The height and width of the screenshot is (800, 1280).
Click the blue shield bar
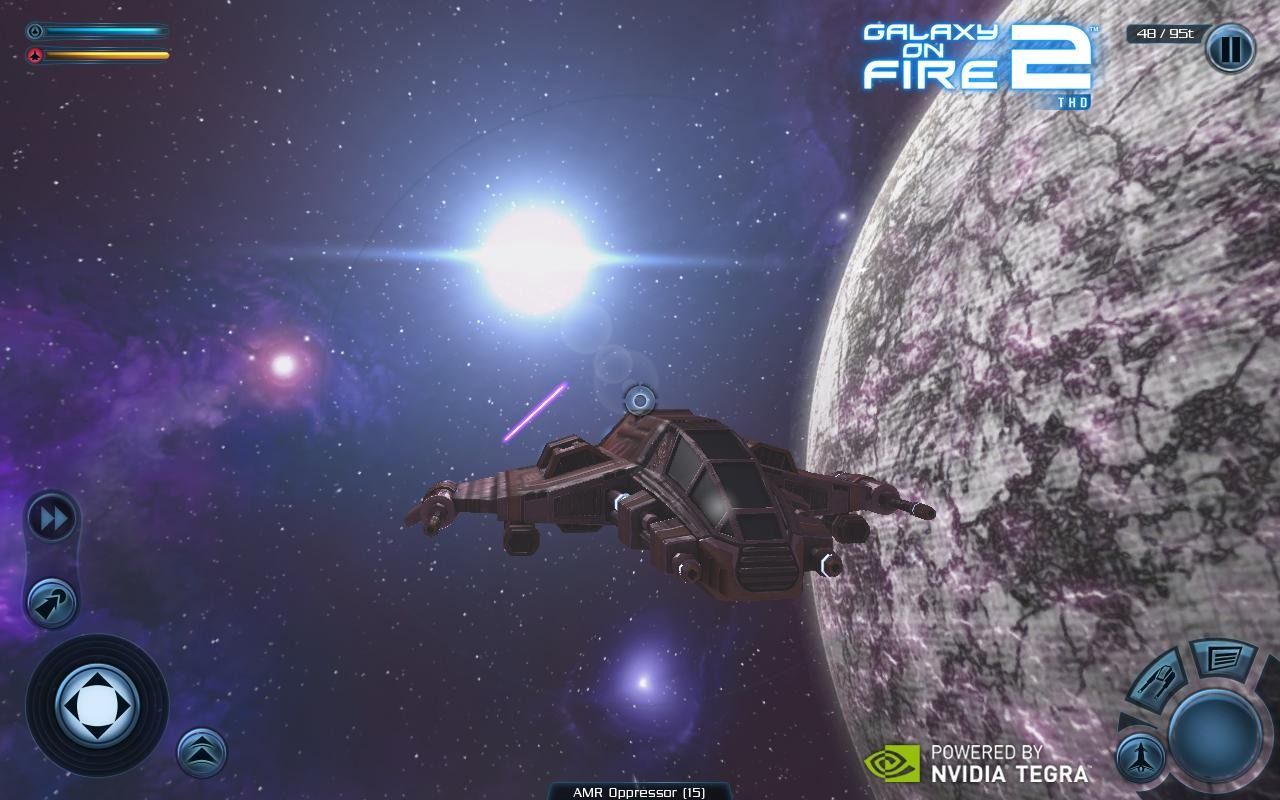[105, 29]
